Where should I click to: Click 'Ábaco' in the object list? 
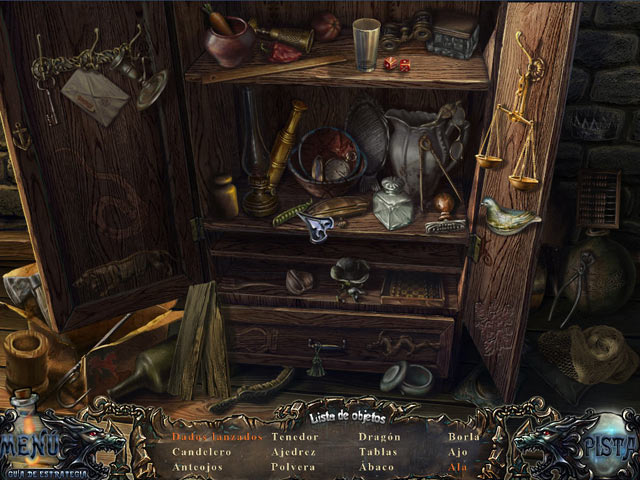pyautogui.click(x=376, y=467)
